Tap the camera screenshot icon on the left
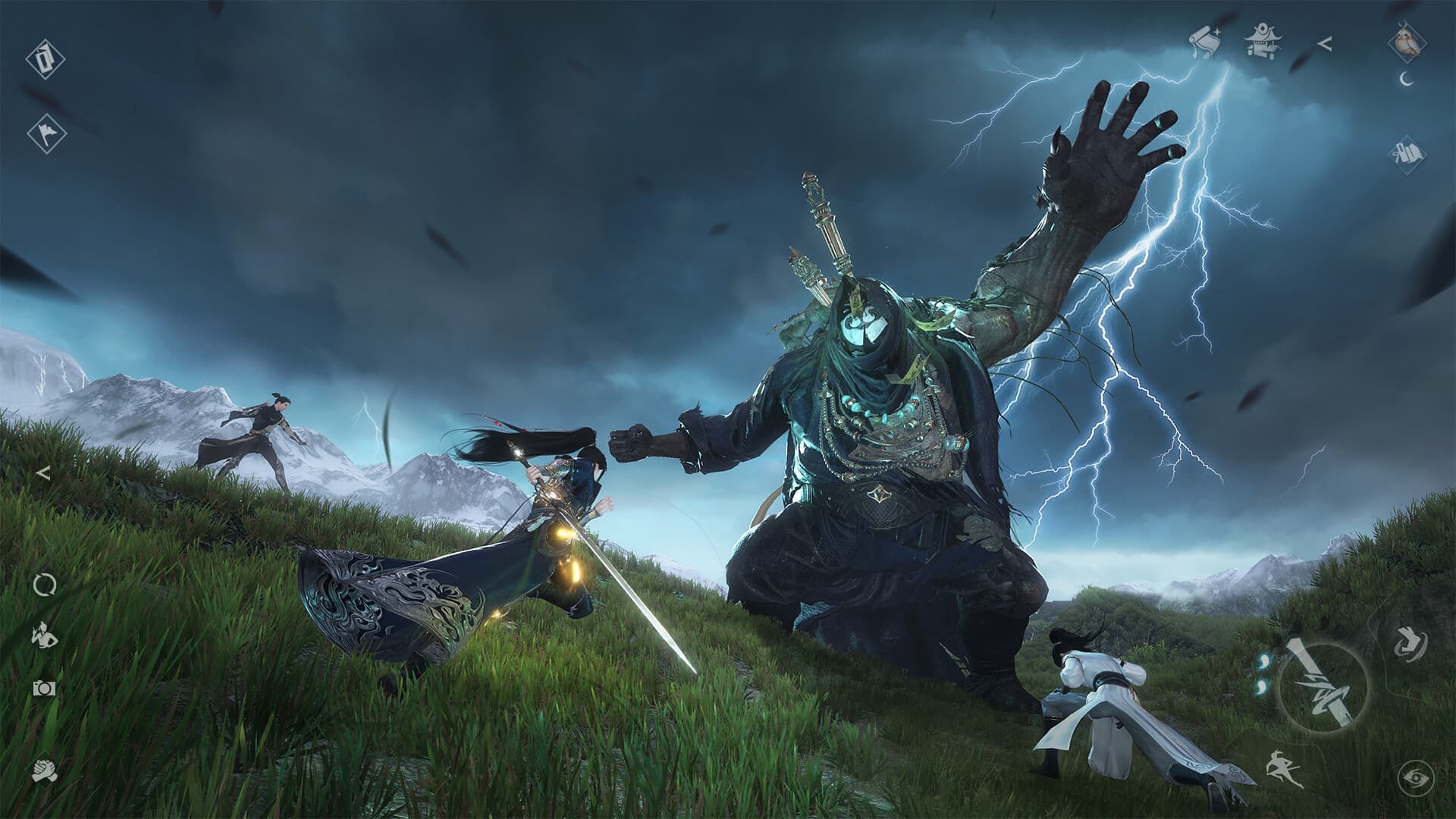 click(43, 689)
